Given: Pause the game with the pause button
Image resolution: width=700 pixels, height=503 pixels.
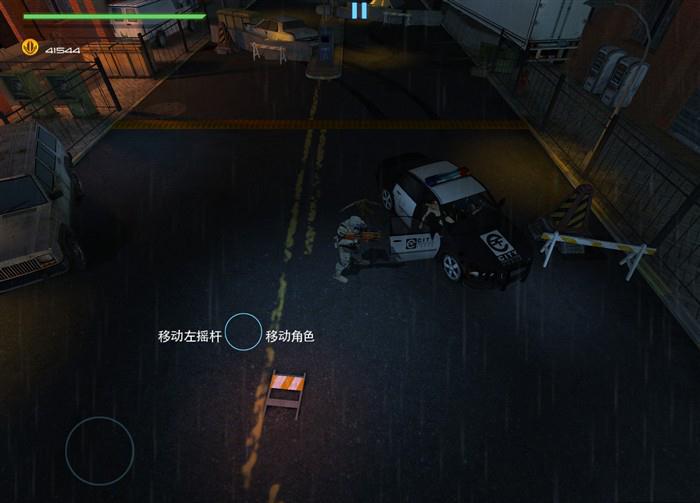Looking at the screenshot, I should tap(358, 11).
